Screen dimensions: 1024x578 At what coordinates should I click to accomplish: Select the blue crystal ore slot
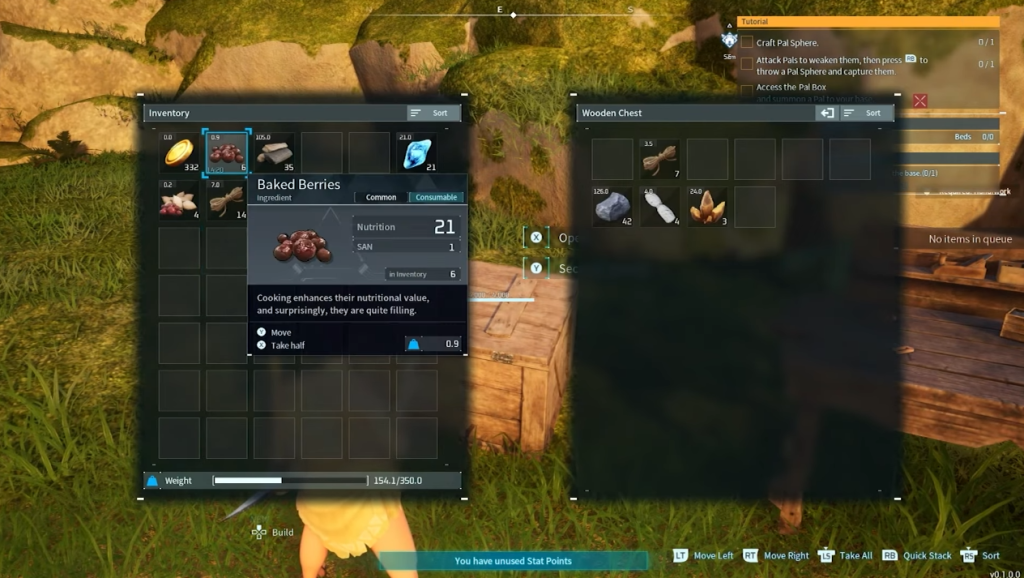click(416, 152)
